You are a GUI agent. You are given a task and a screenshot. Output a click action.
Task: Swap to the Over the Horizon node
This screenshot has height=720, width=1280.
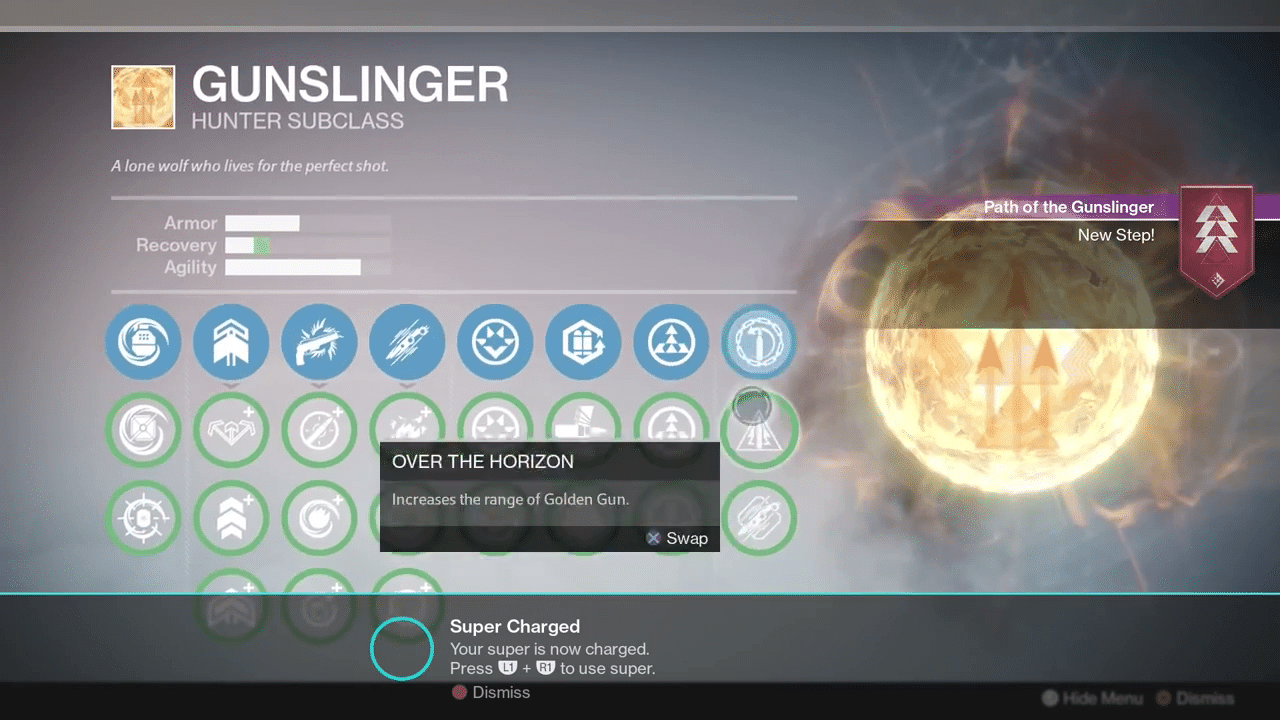coord(759,431)
